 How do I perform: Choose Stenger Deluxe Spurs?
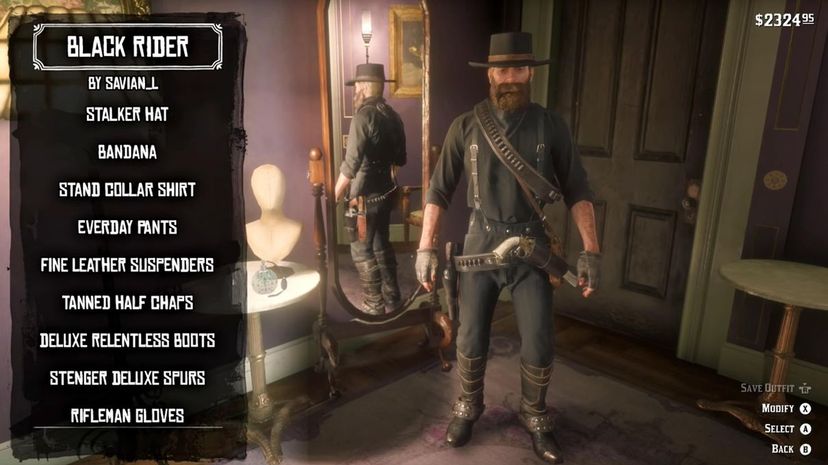pyautogui.click(x=127, y=378)
